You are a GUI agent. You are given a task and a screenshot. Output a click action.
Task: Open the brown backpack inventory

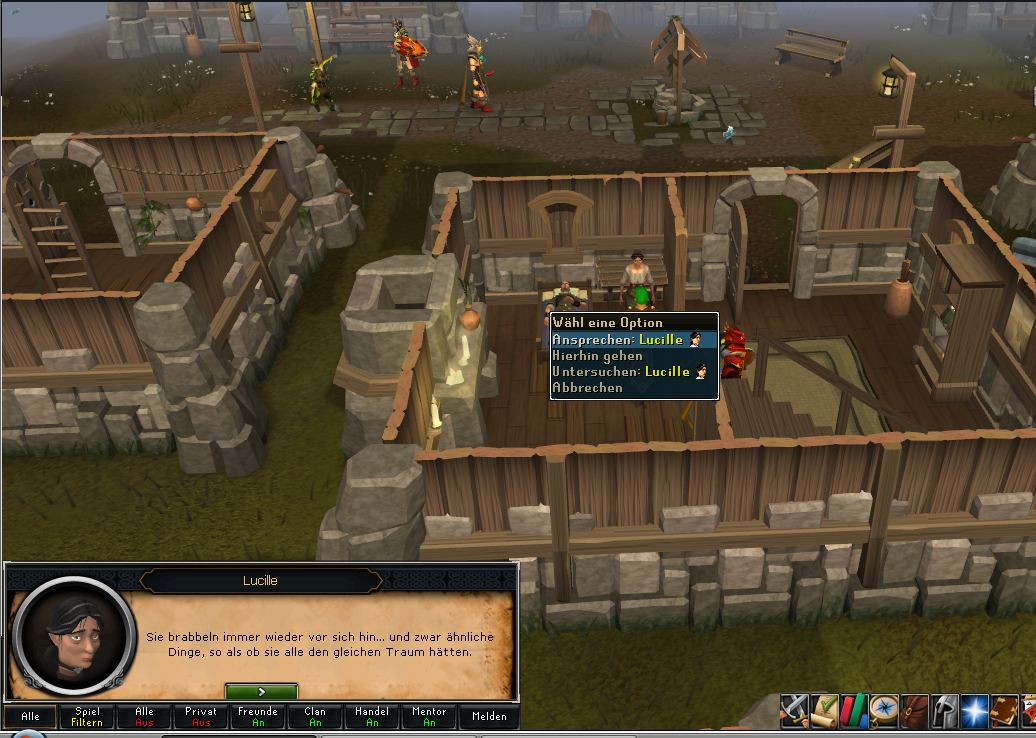click(x=914, y=710)
